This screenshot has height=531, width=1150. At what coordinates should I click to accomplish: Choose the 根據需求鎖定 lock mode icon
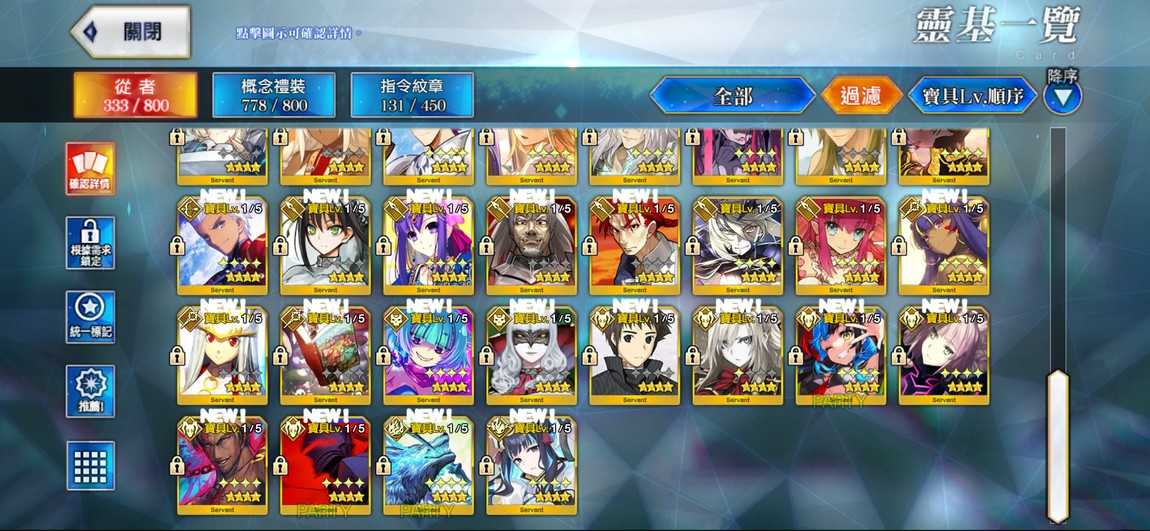click(x=90, y=243)
